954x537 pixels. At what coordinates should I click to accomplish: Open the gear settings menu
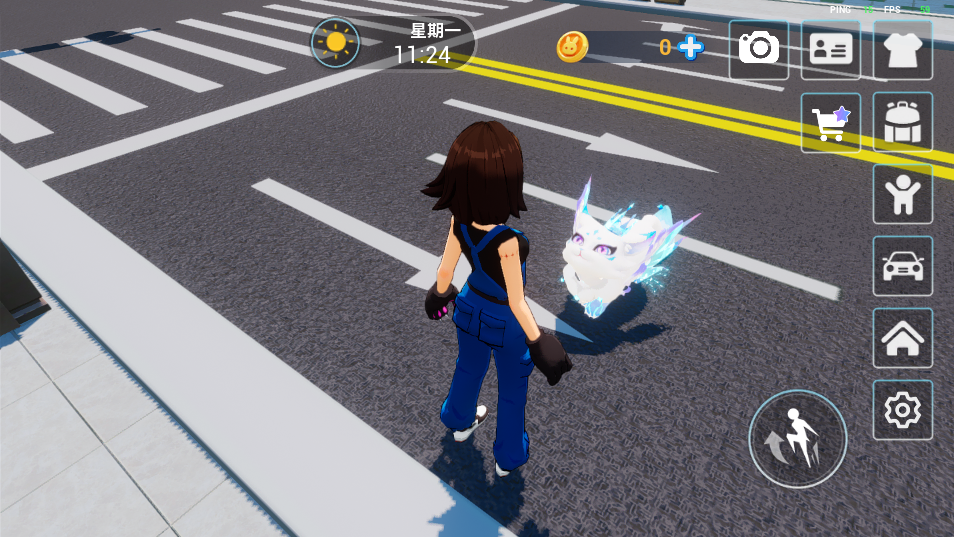tap(902, 410)
